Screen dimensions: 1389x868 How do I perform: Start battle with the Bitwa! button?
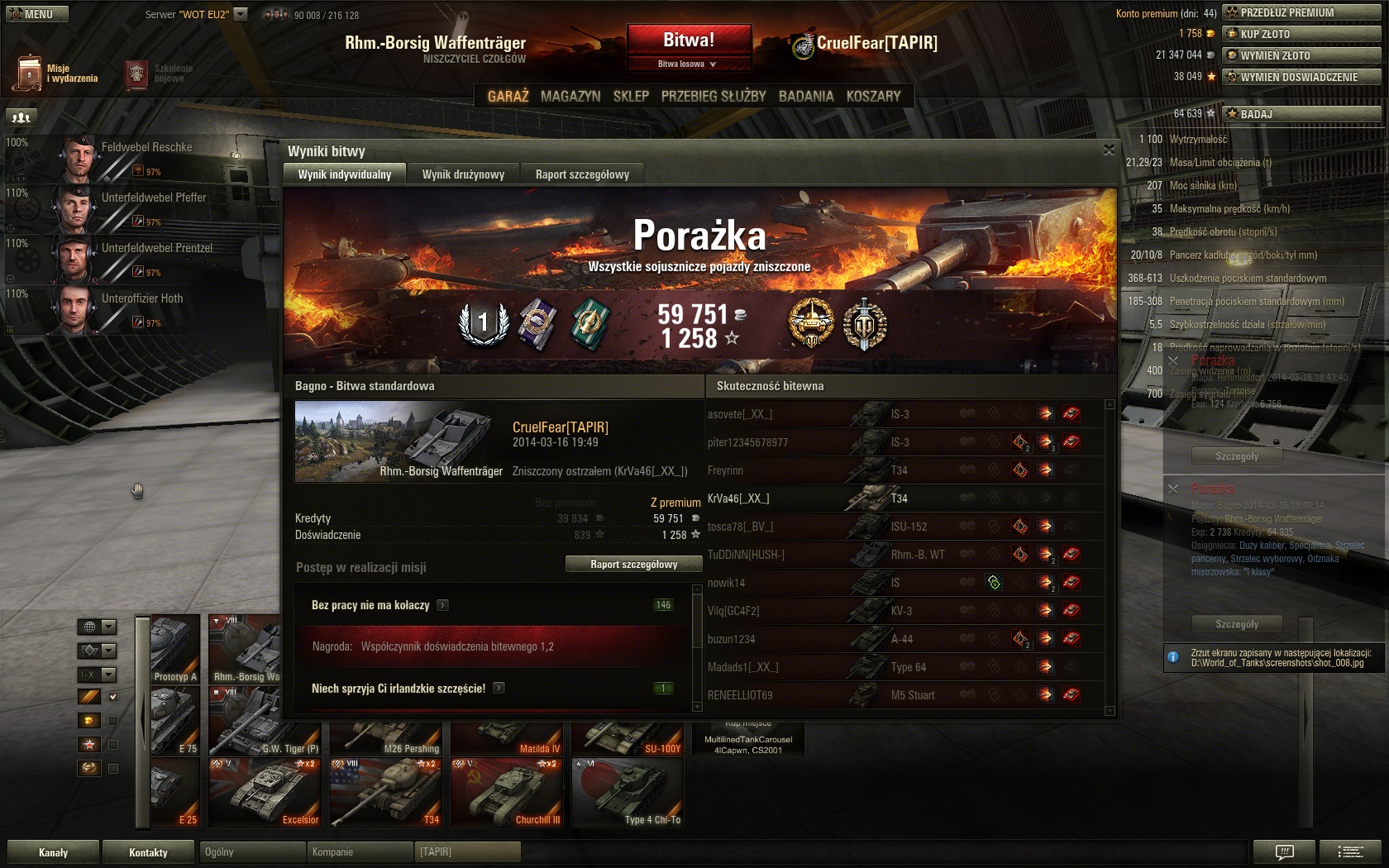click(689, 40)
